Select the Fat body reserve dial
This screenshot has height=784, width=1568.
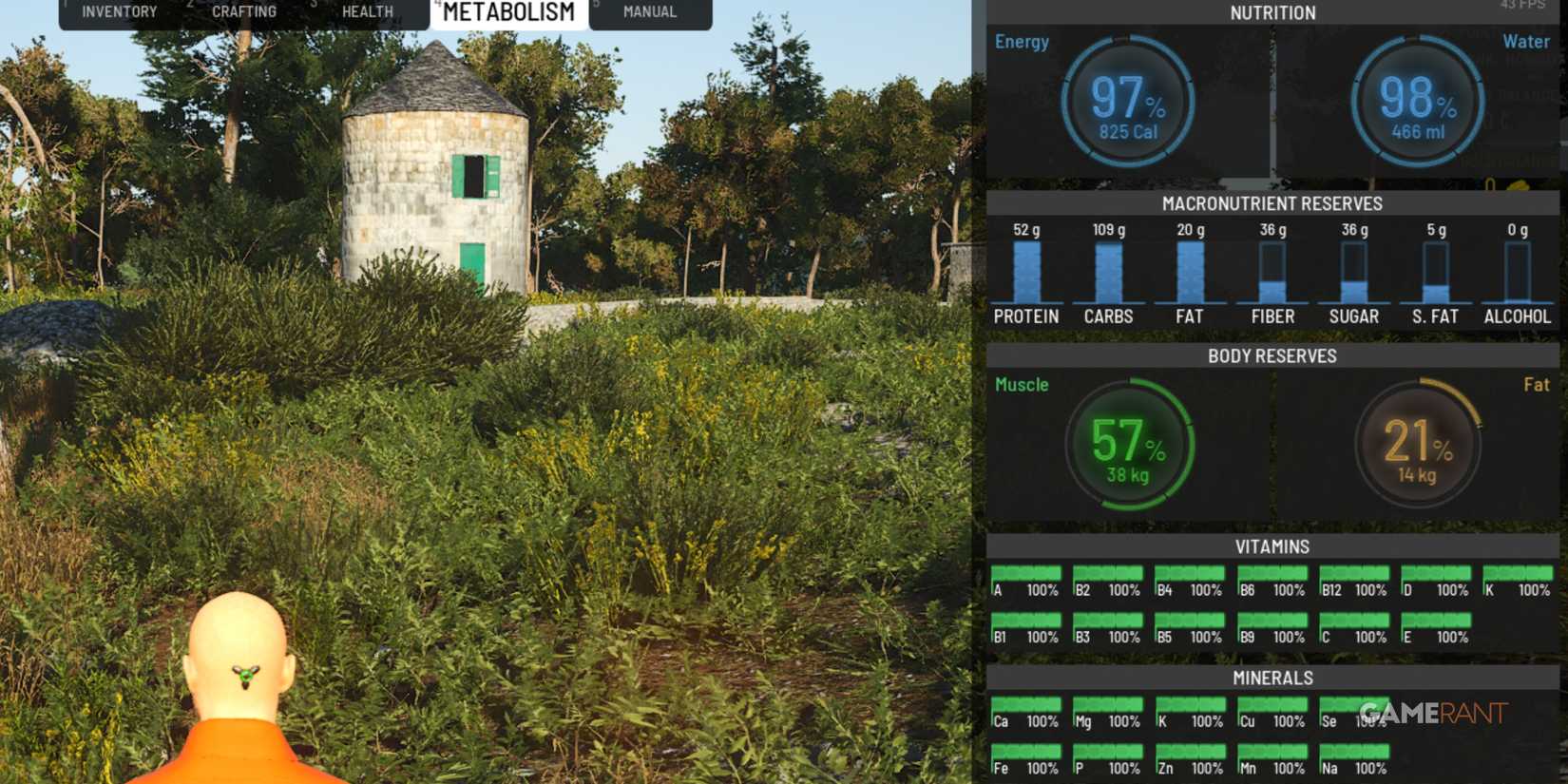click(1415, 445)
